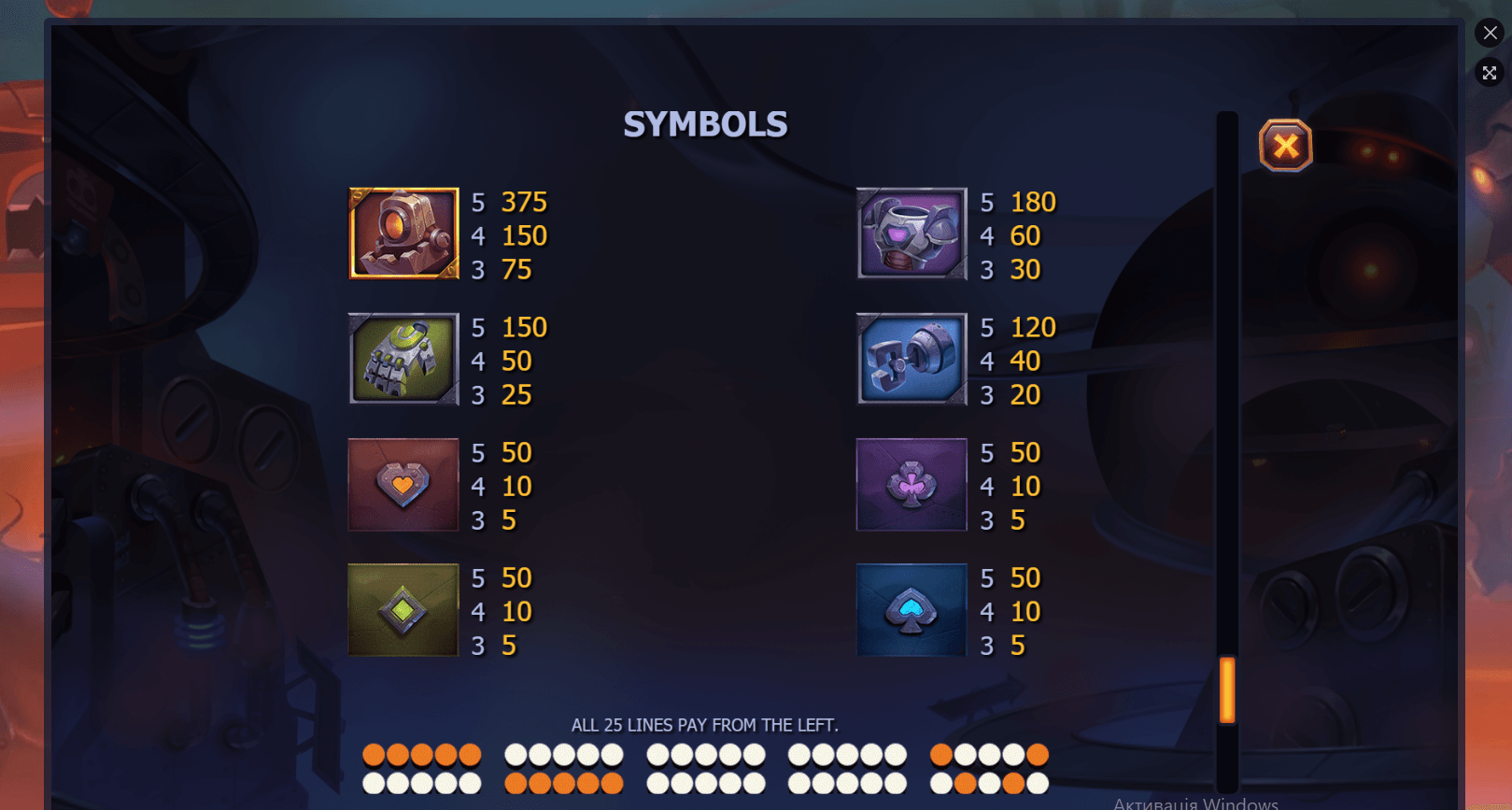Click the orange paytable scrollbar handle
The height and width of the screenshot is (810, 1512).
[1227, 689]
